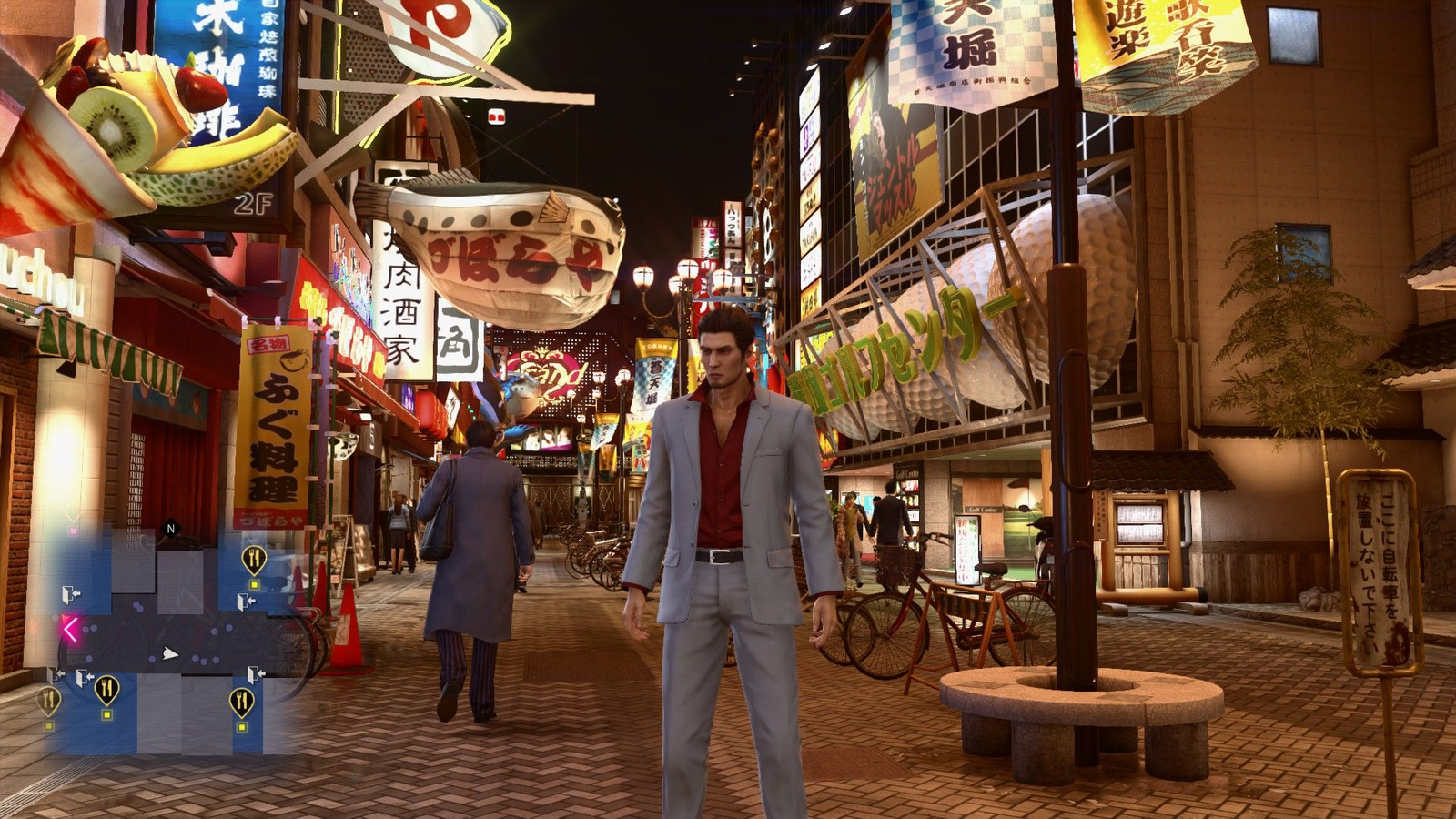The image size is (1456, 819).
Task: Click the restaurant pin at the minimap's bottom-right
Action: click(242, 701)
